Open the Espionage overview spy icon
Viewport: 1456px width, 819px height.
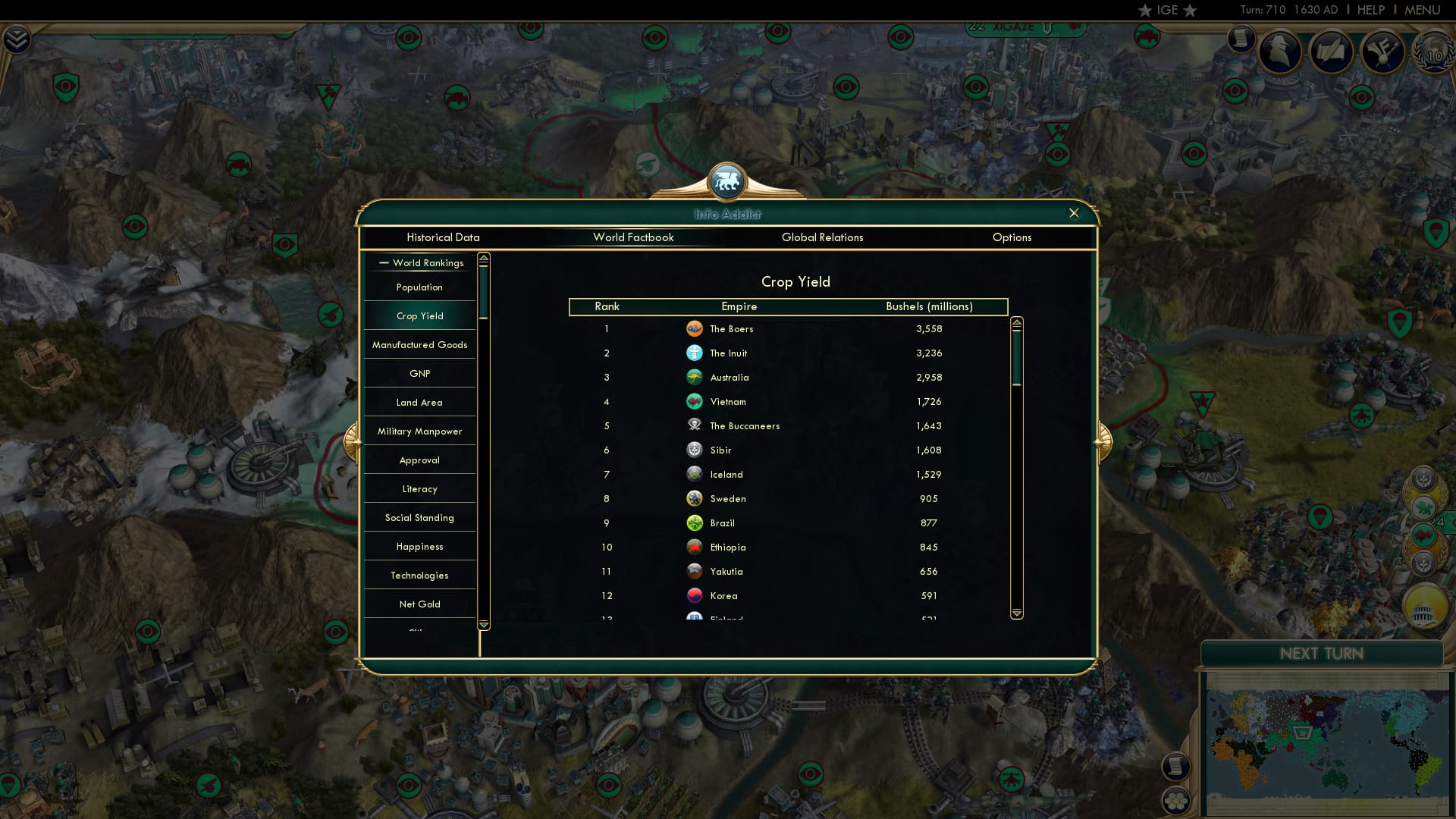pos(1281,52)
